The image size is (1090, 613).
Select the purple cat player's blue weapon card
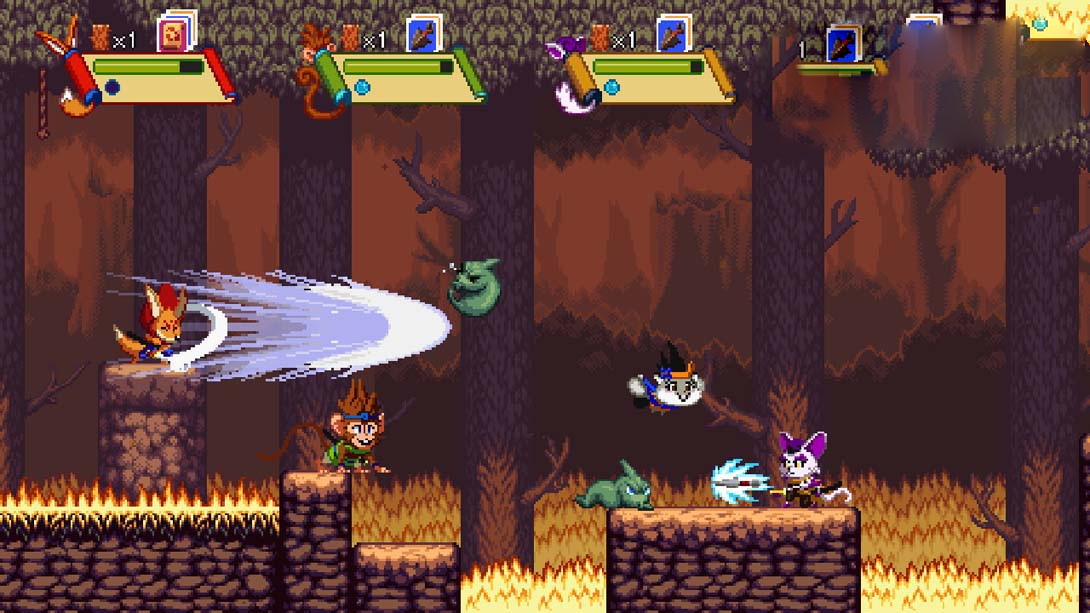(x=673, y=35)
